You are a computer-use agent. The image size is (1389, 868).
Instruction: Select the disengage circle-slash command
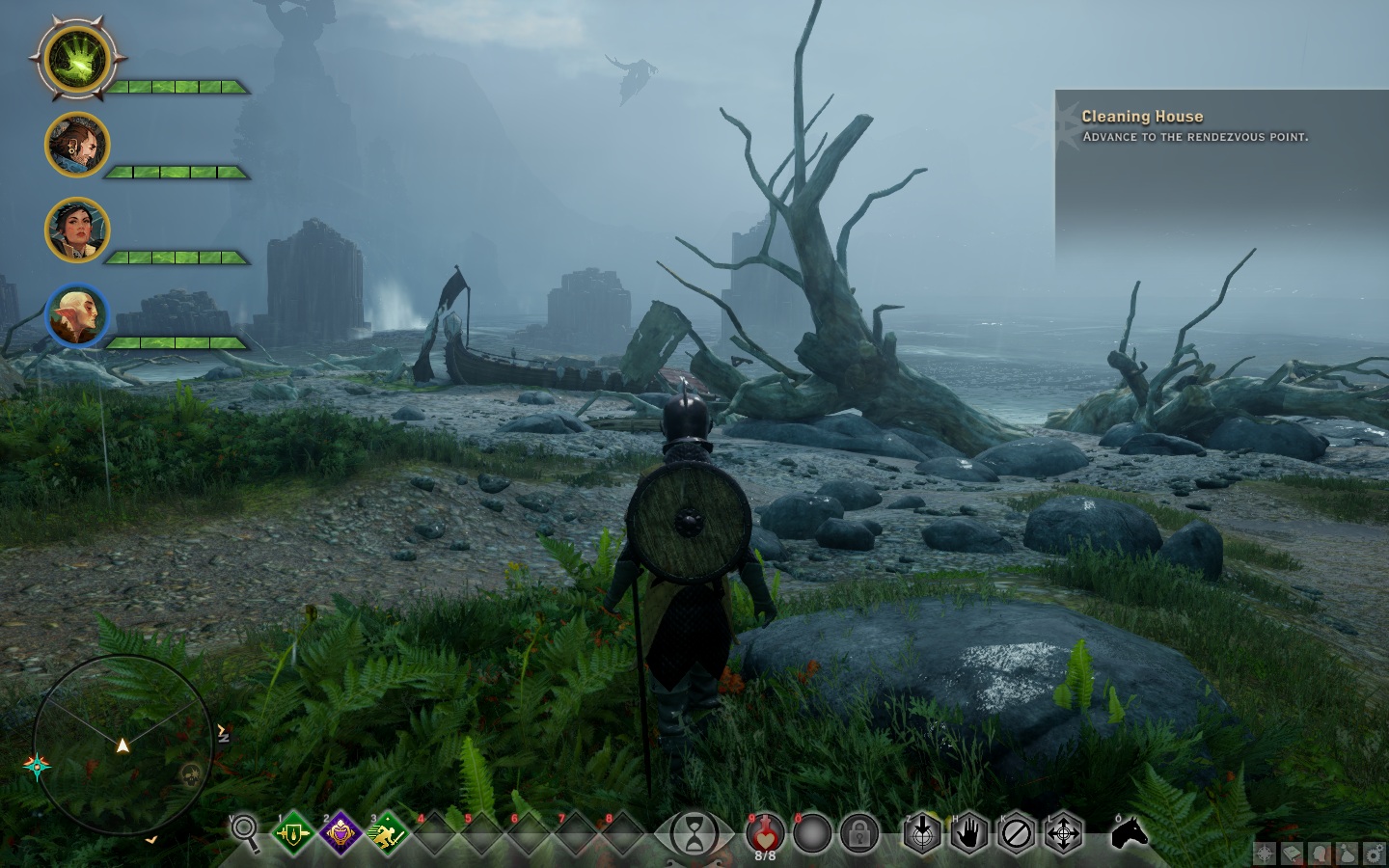point(1016,833)
